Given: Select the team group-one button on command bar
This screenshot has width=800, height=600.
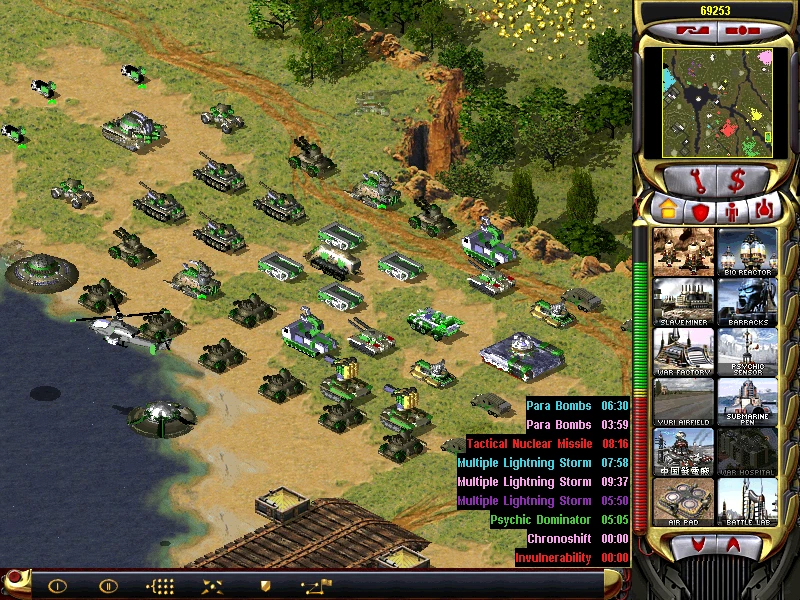Looking at the screenshot, I should tap(56, 585).
